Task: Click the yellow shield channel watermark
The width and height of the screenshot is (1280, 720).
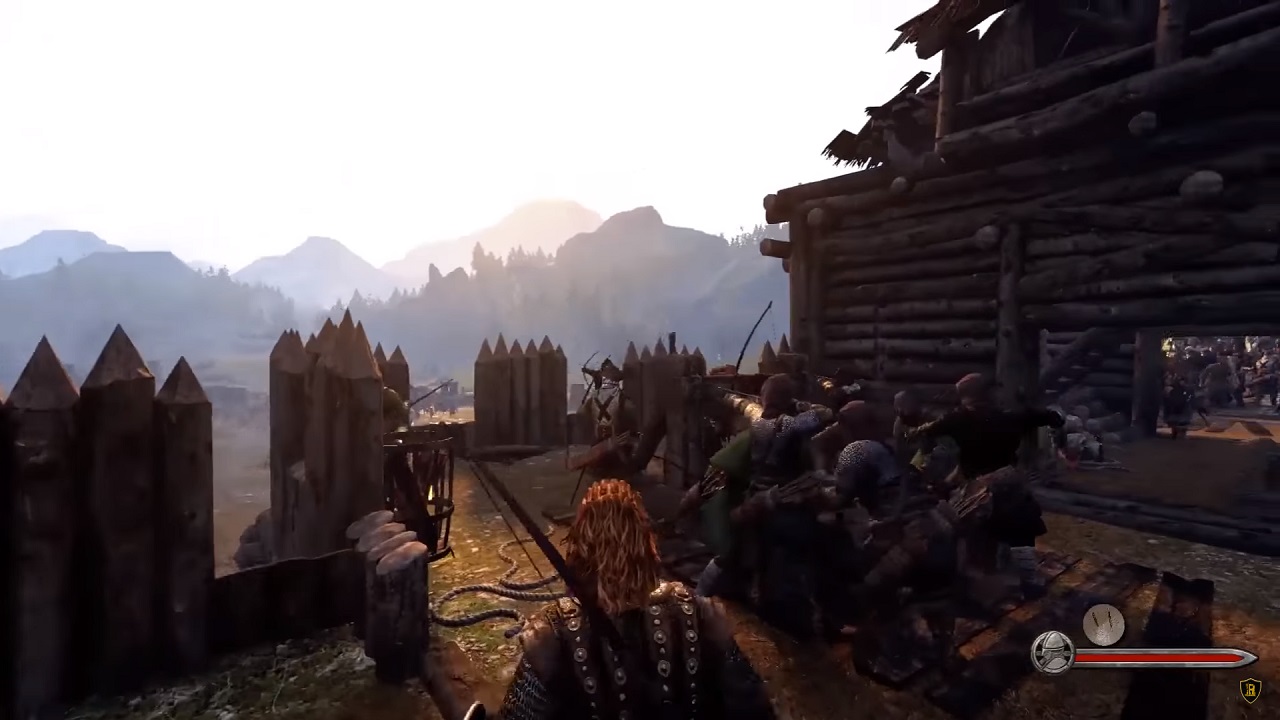Action: pos(1250,690)
